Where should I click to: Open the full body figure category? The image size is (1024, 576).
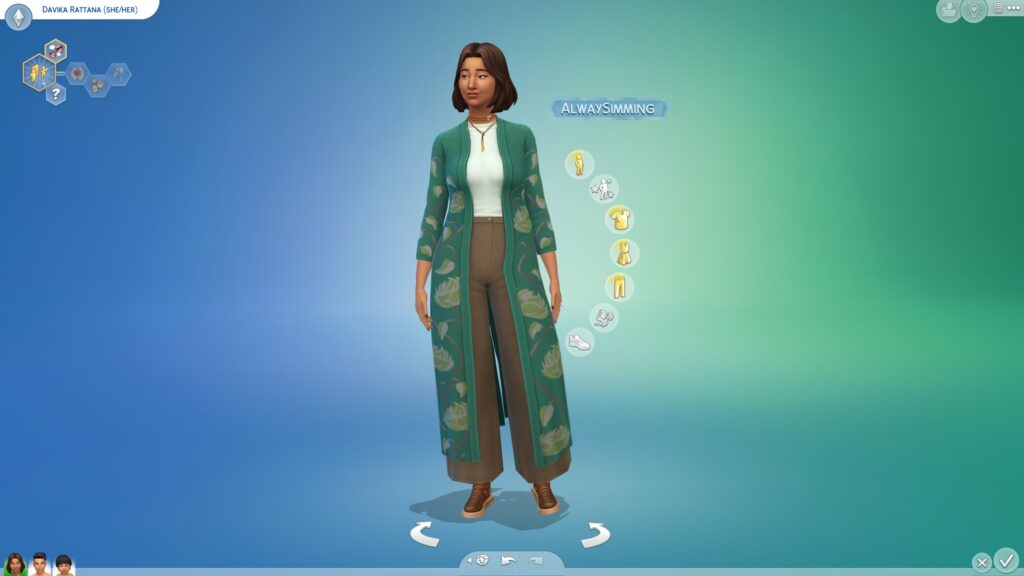(x=579, y=164)
